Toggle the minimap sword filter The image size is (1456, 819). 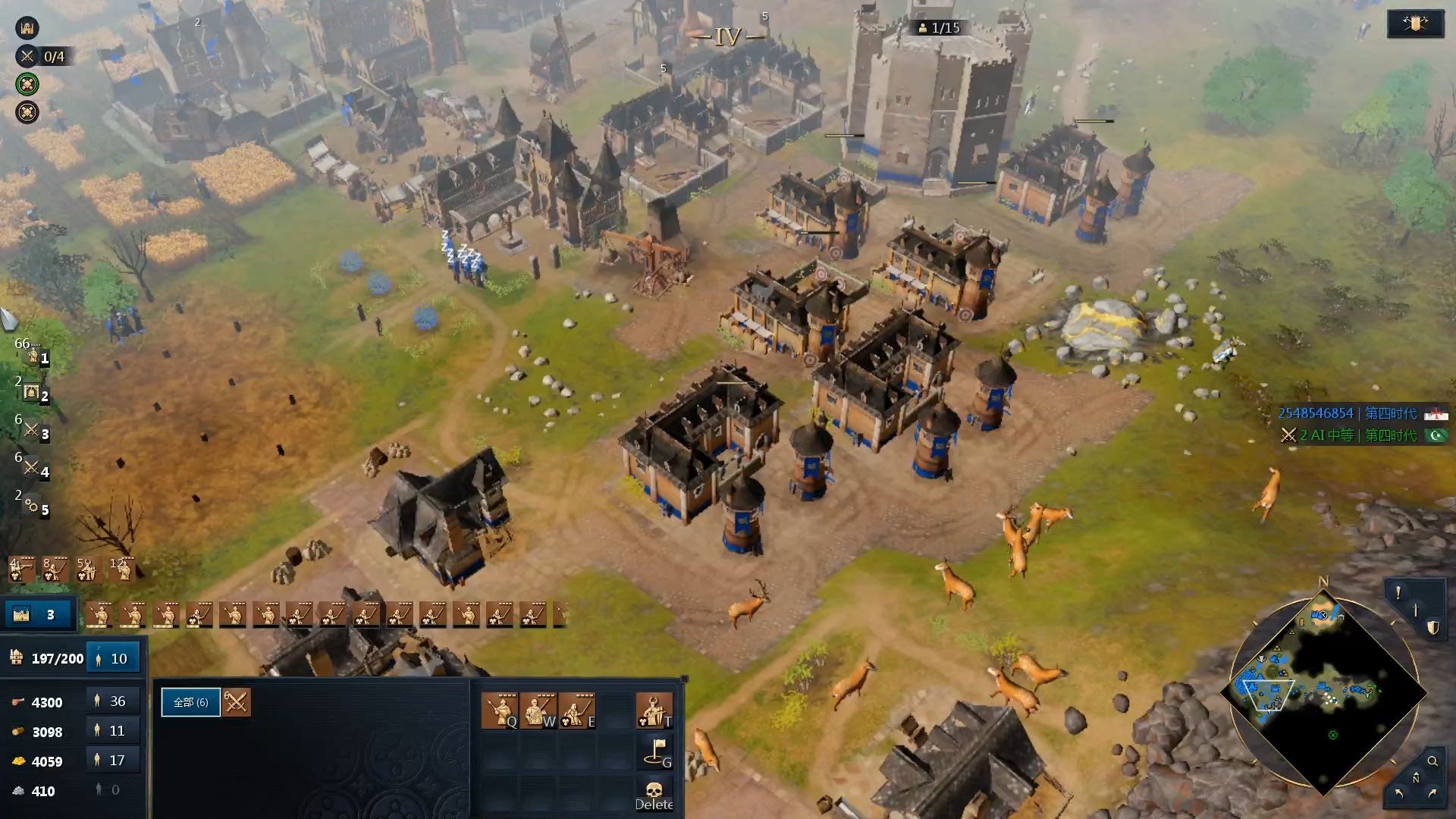pos(1415,610)
